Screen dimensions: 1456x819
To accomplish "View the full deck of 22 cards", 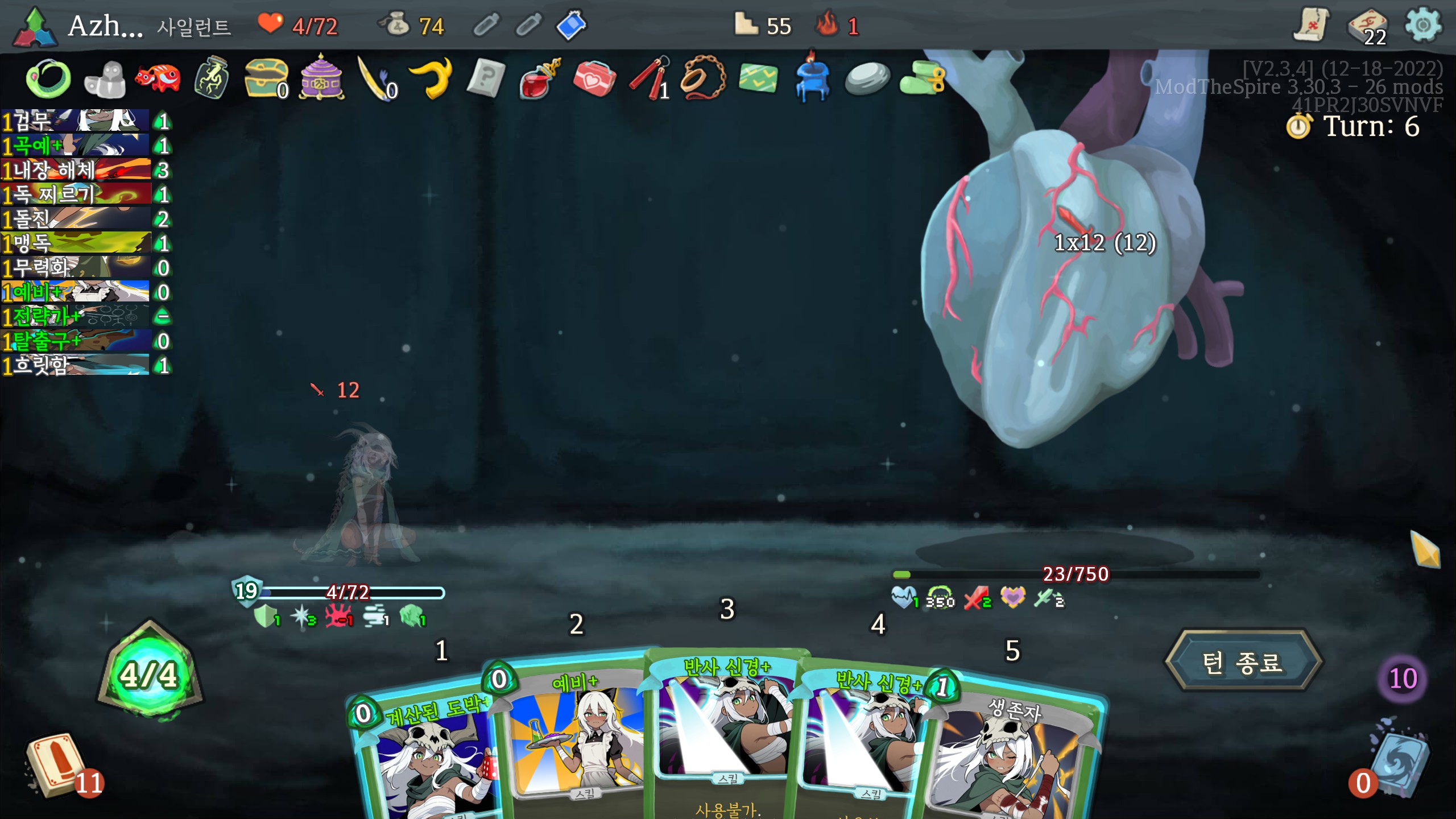I will [1368, 27].
